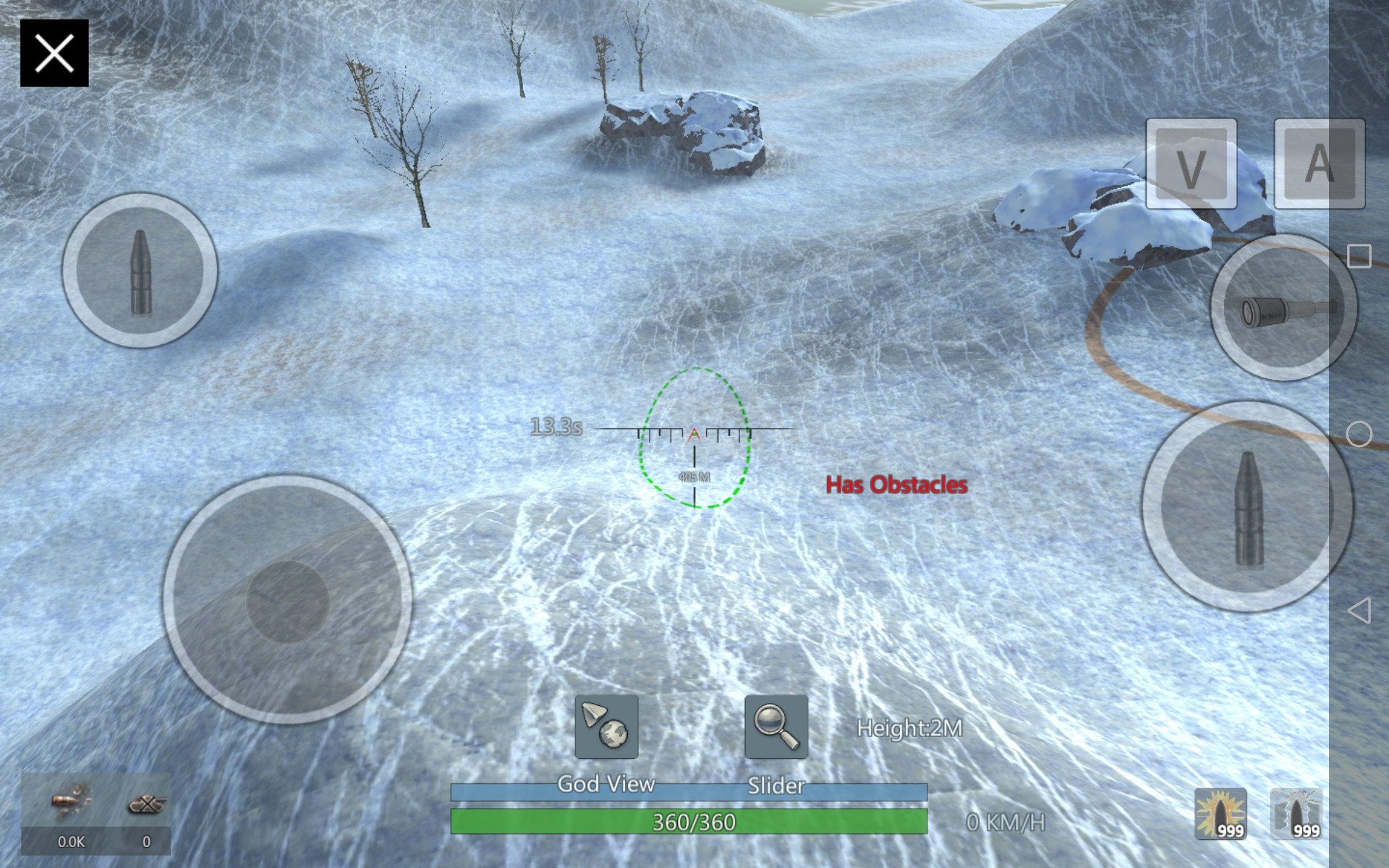Tap the A button
The width and height of the screenshot is (1389, 868).
point(1319,164)
